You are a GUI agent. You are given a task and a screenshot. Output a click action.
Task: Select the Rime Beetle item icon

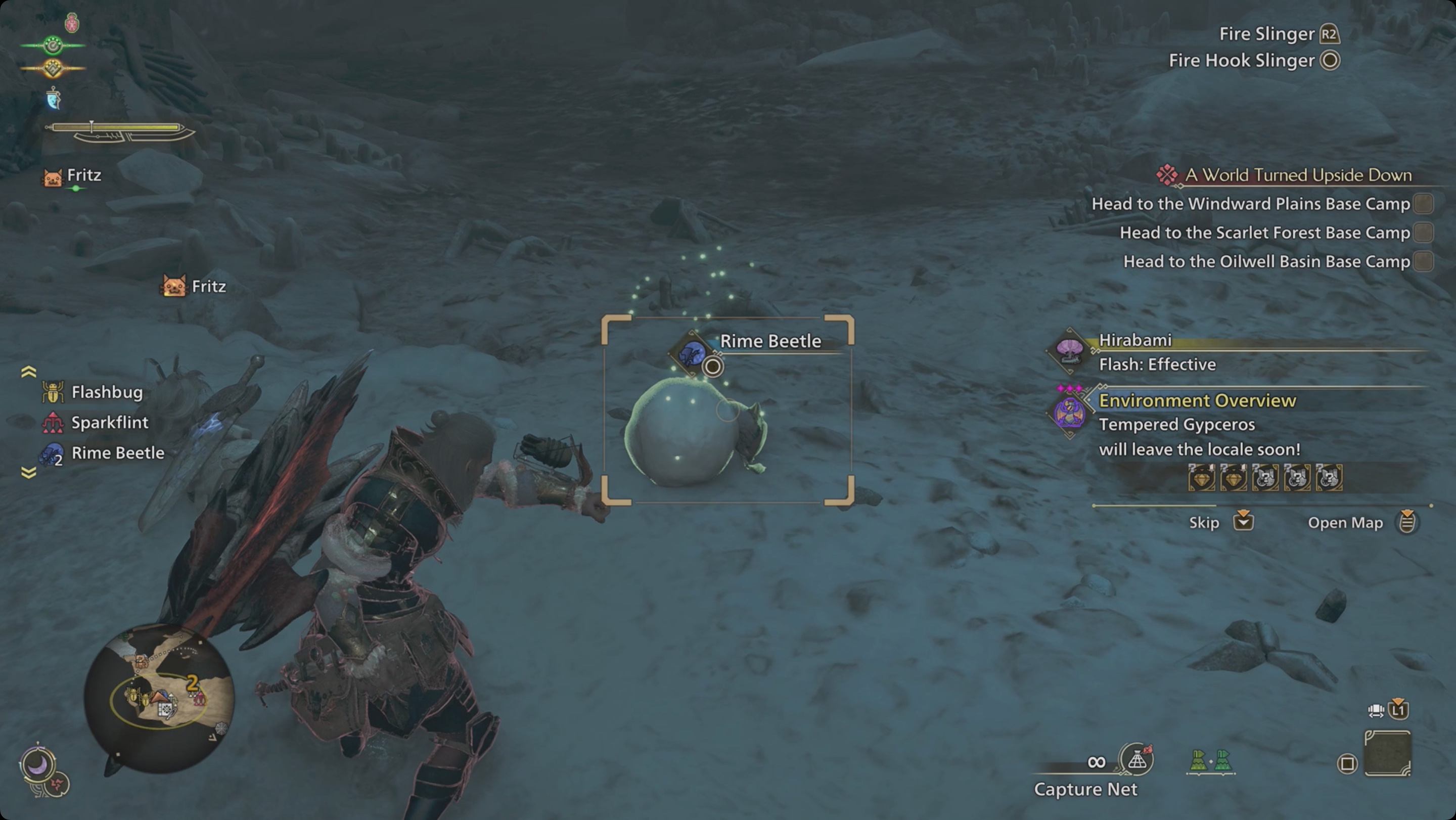coord(52,452)
